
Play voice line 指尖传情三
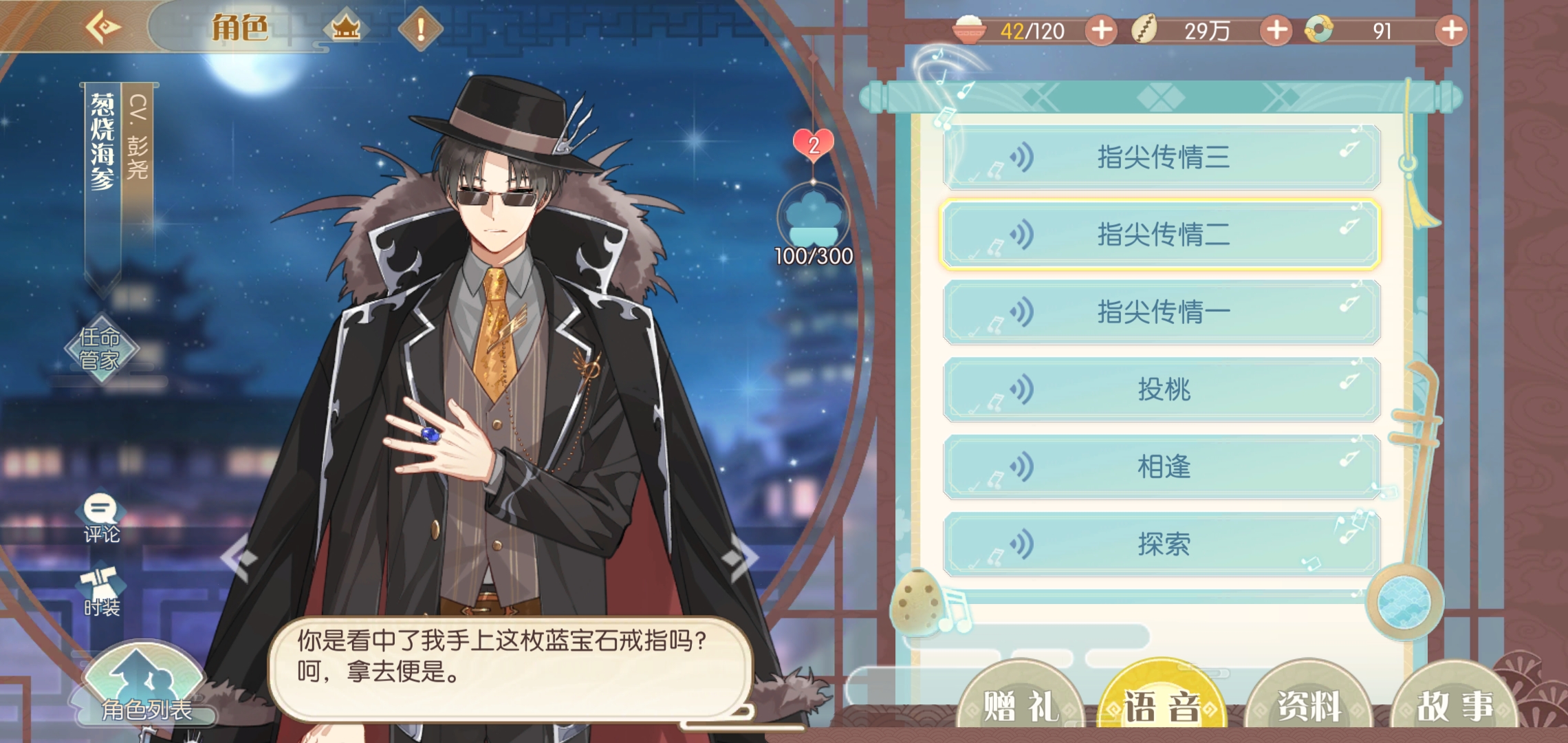[1162, 158]
